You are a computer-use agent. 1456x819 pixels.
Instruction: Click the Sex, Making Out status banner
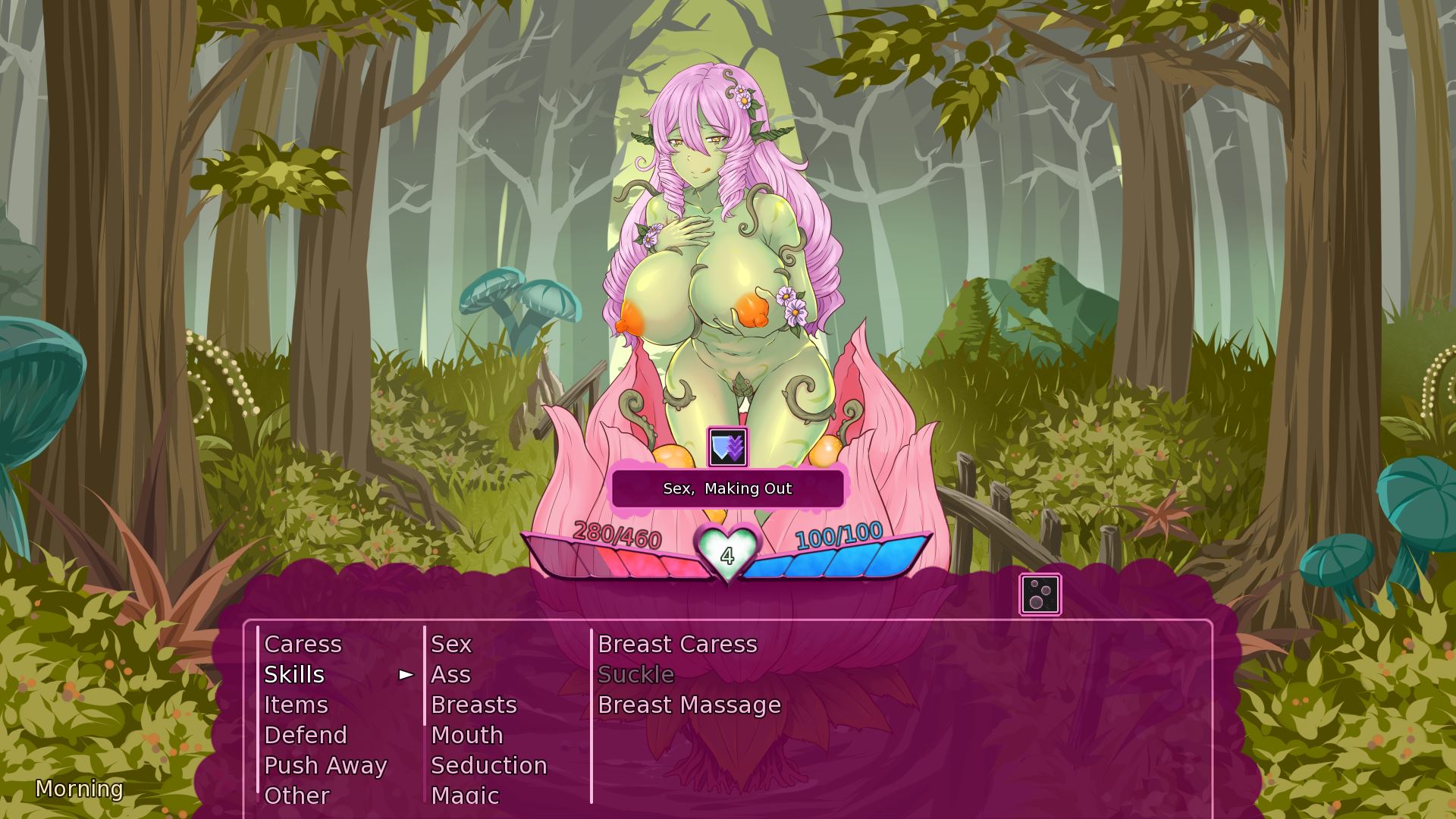click(726, 488)
